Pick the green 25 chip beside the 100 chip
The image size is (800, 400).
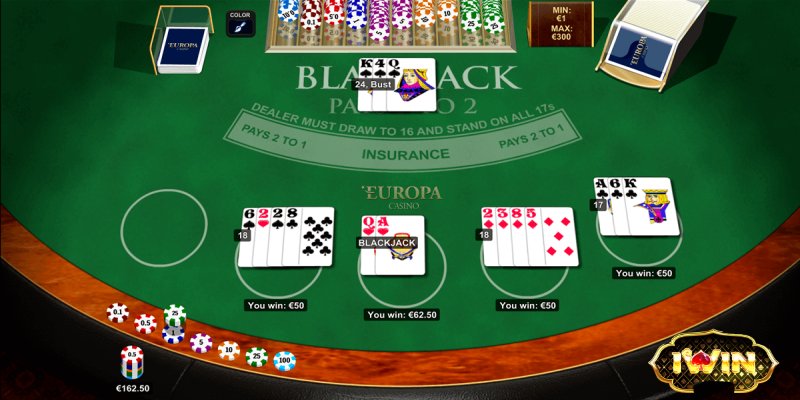click(x=257, y=356)
